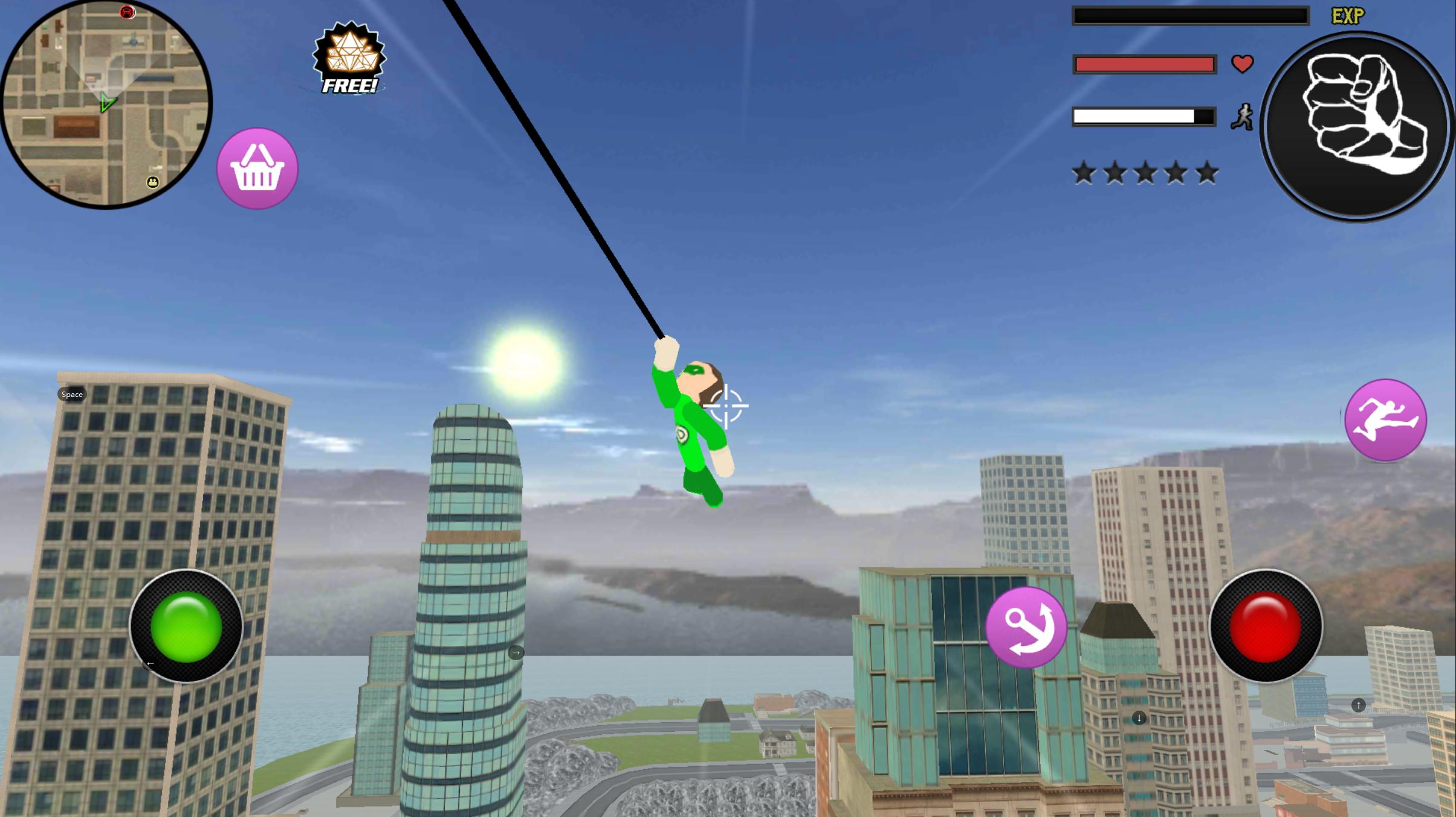Tap the last wanted-level star
This screenshot has height=817, width=1456.
pos(1206,172)
